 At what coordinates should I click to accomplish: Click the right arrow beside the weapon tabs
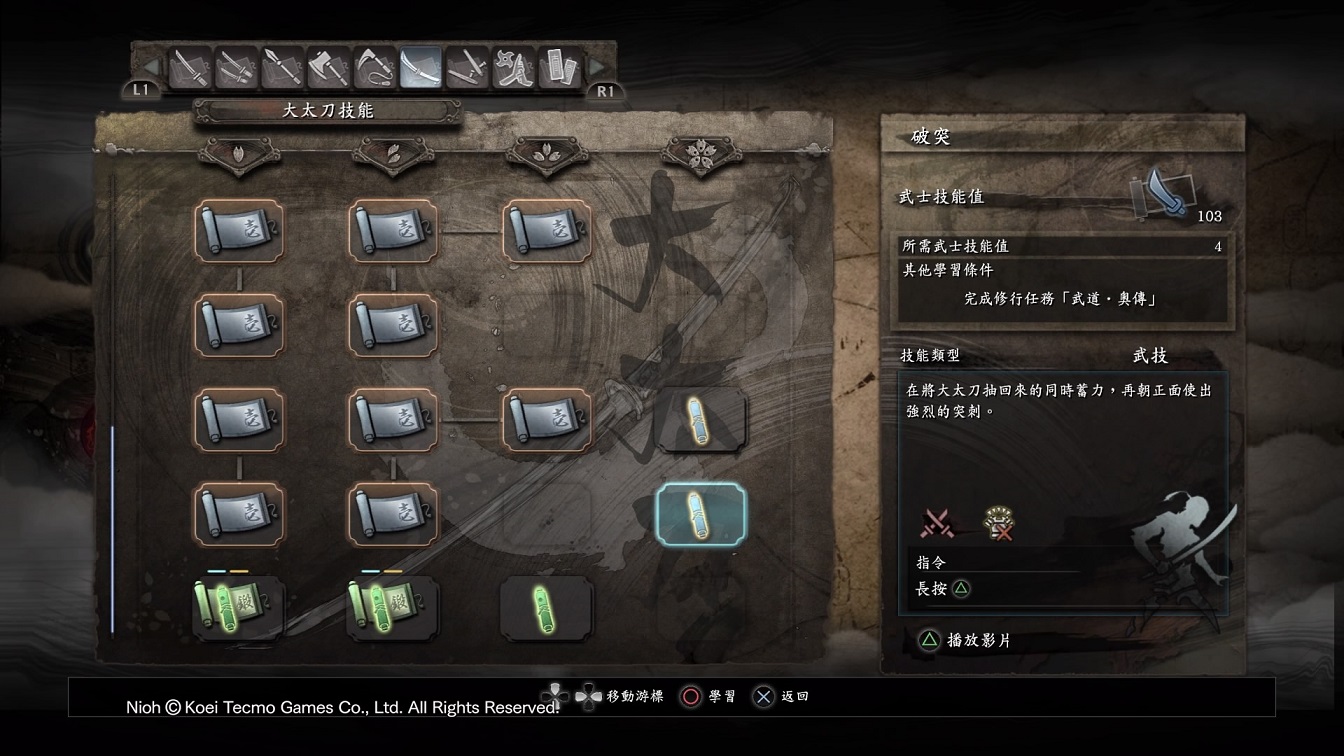(x=598, y=68)
